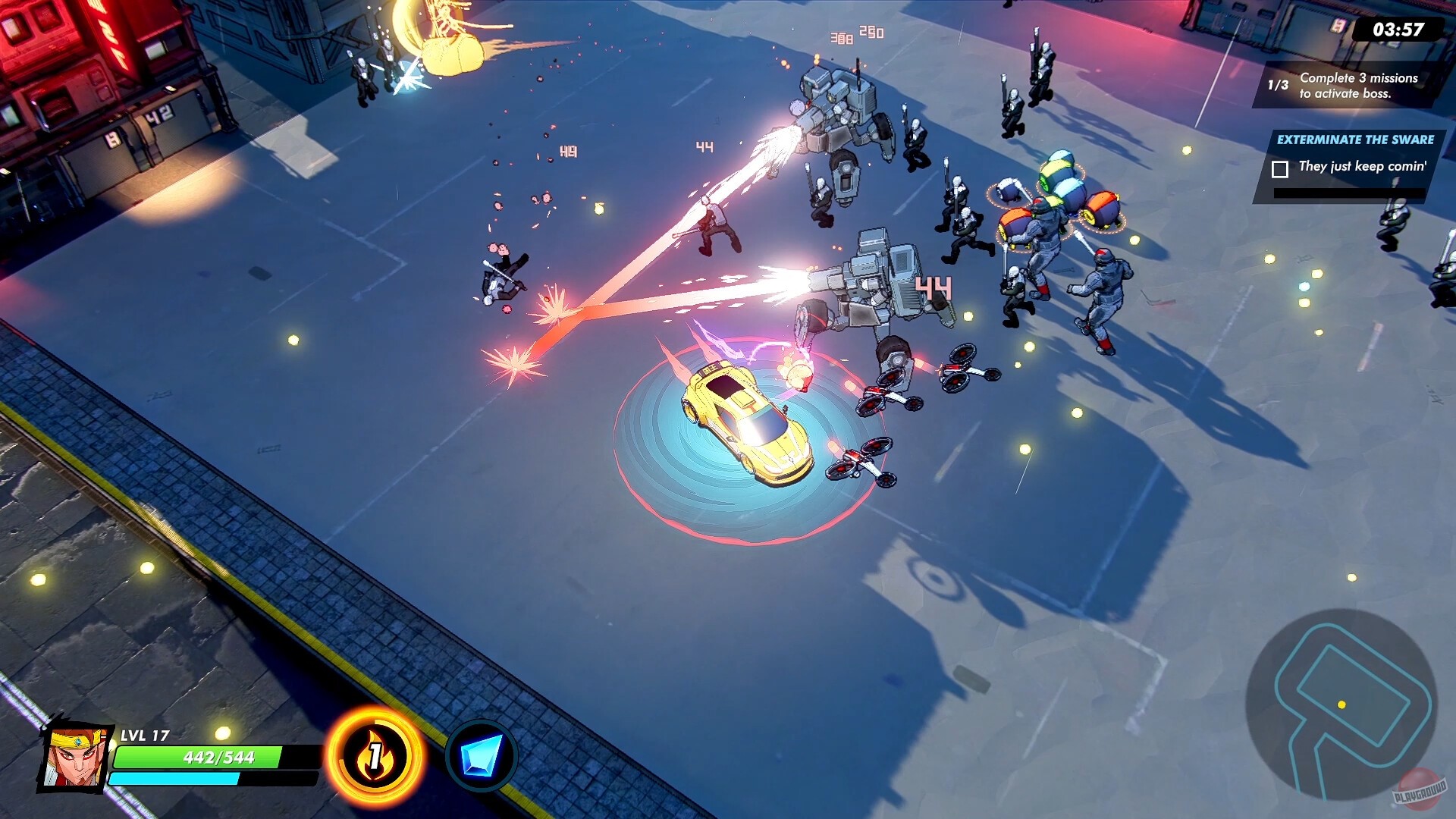Click the unchecked square in the mission panel
This screenshot has height=819, width=1456.
[x=1282, y=168]
